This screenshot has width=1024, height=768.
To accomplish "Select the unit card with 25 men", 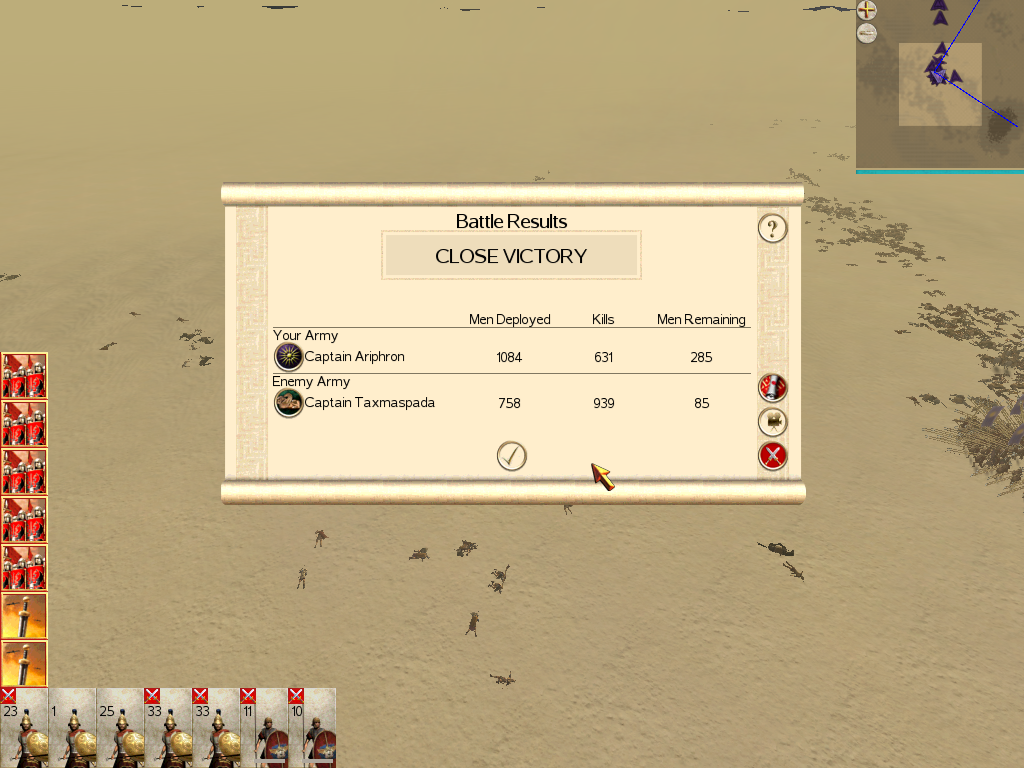I will (120, 729).
